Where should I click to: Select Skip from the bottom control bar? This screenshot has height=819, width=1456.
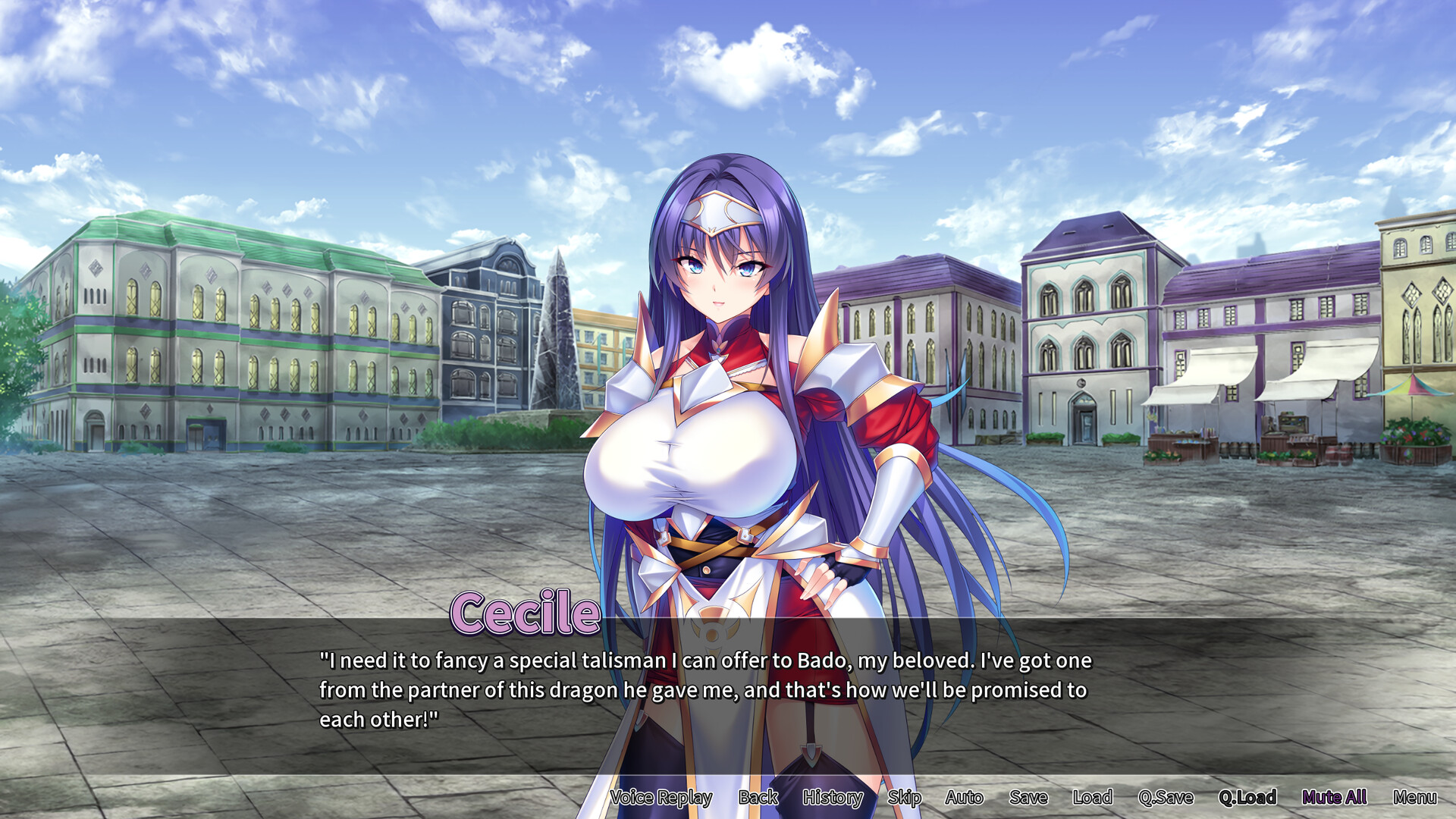[x=905, y=798]
